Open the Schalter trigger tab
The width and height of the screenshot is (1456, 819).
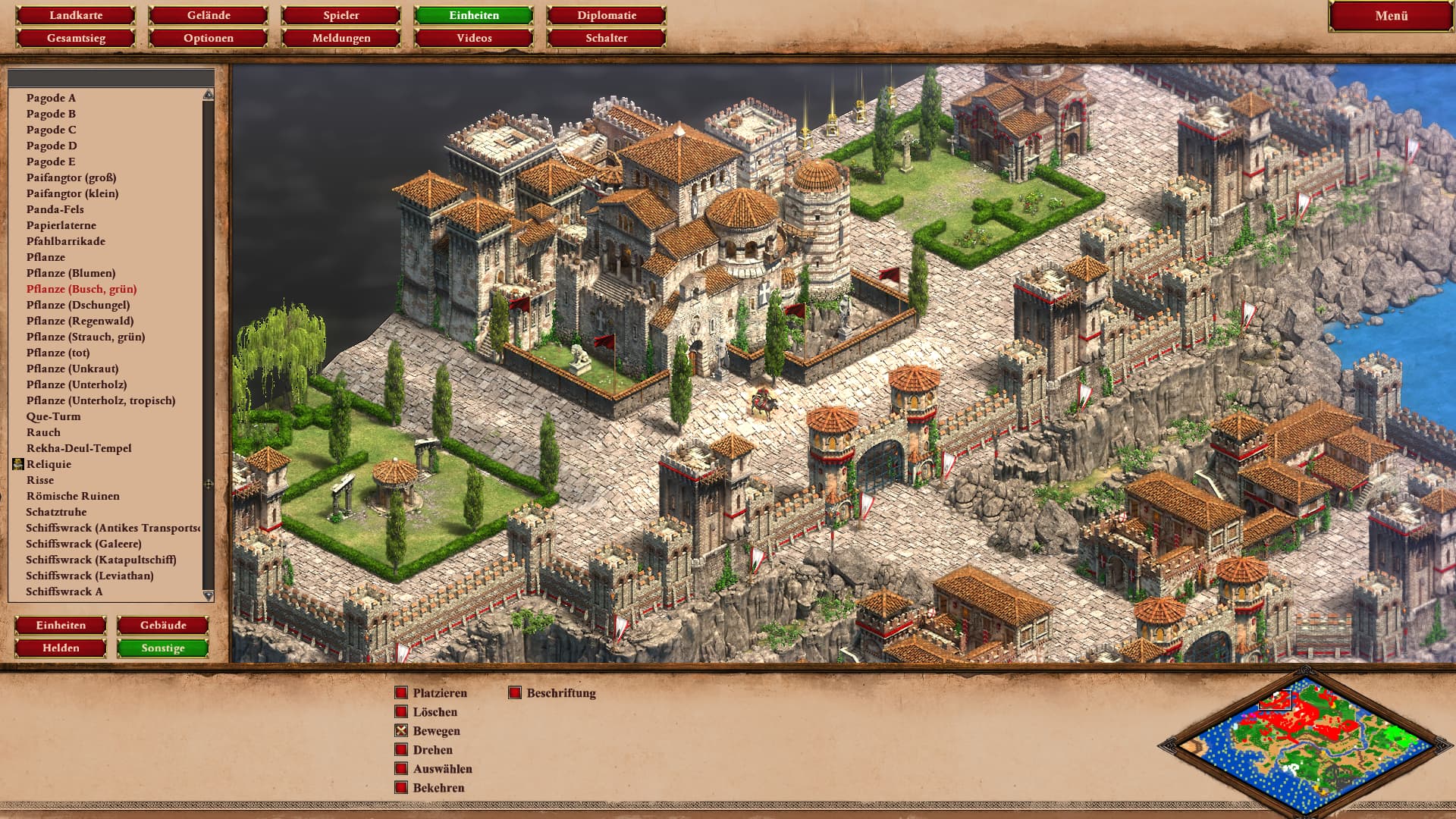pos(607,38)
